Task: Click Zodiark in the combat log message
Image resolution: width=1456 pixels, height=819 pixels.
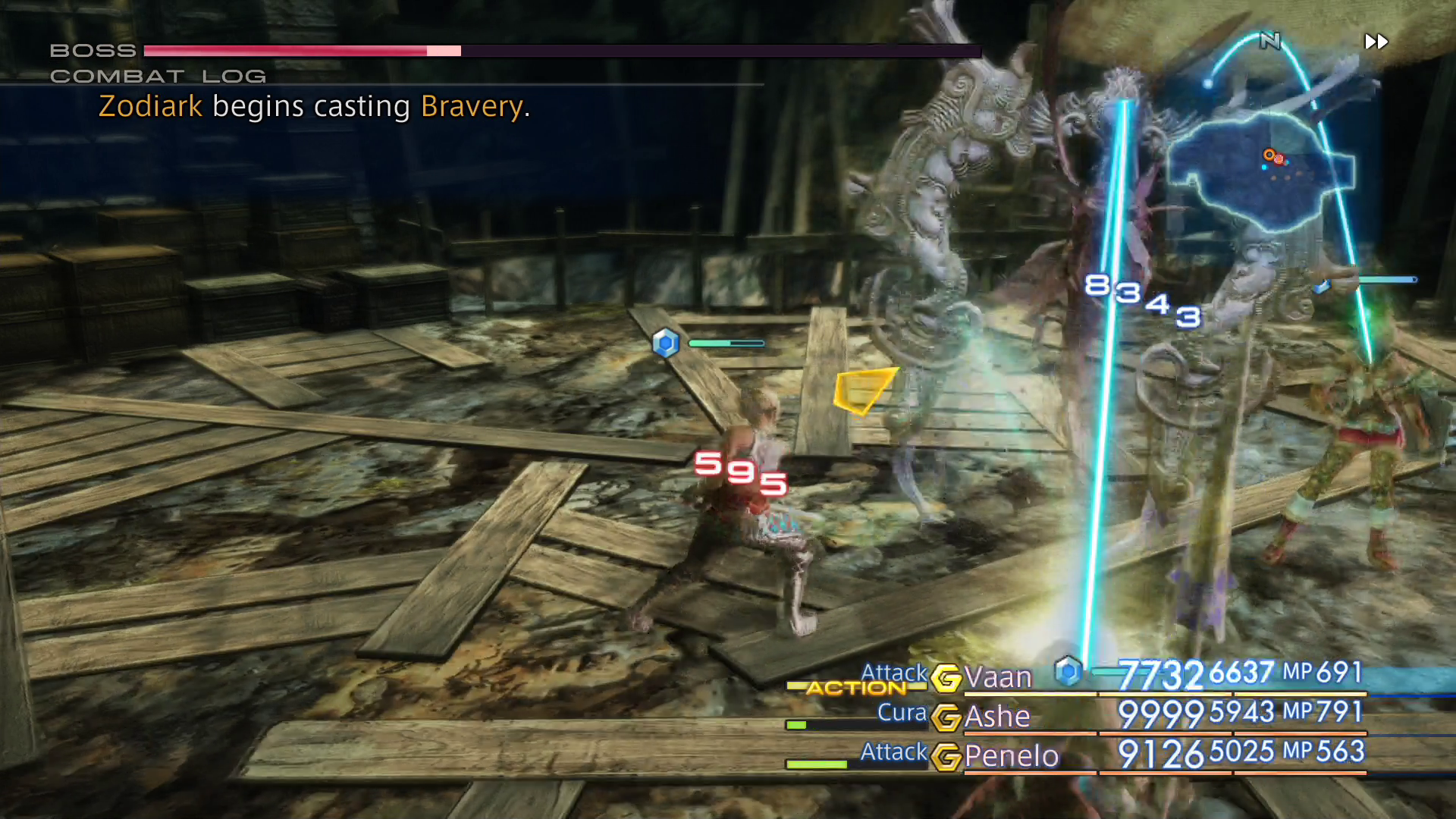Action: point(149,106)
